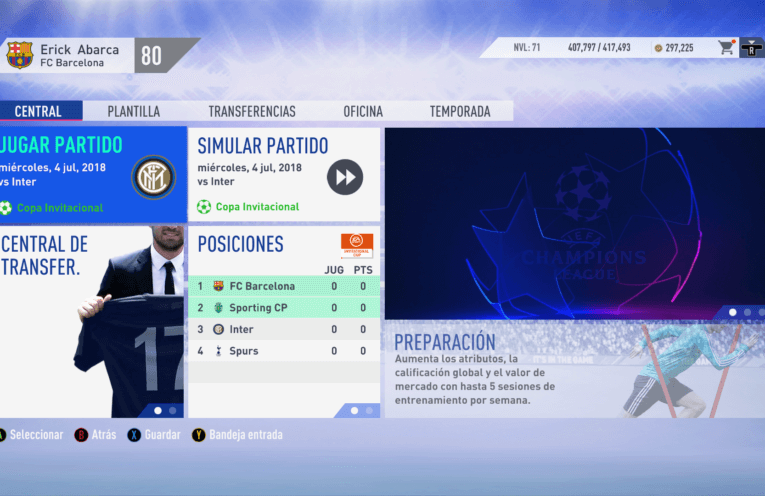Image resolution: width=765 pixels, height=496 pixels.
Task: Open the Plantilla tab
Action: [x=133, y=112]
